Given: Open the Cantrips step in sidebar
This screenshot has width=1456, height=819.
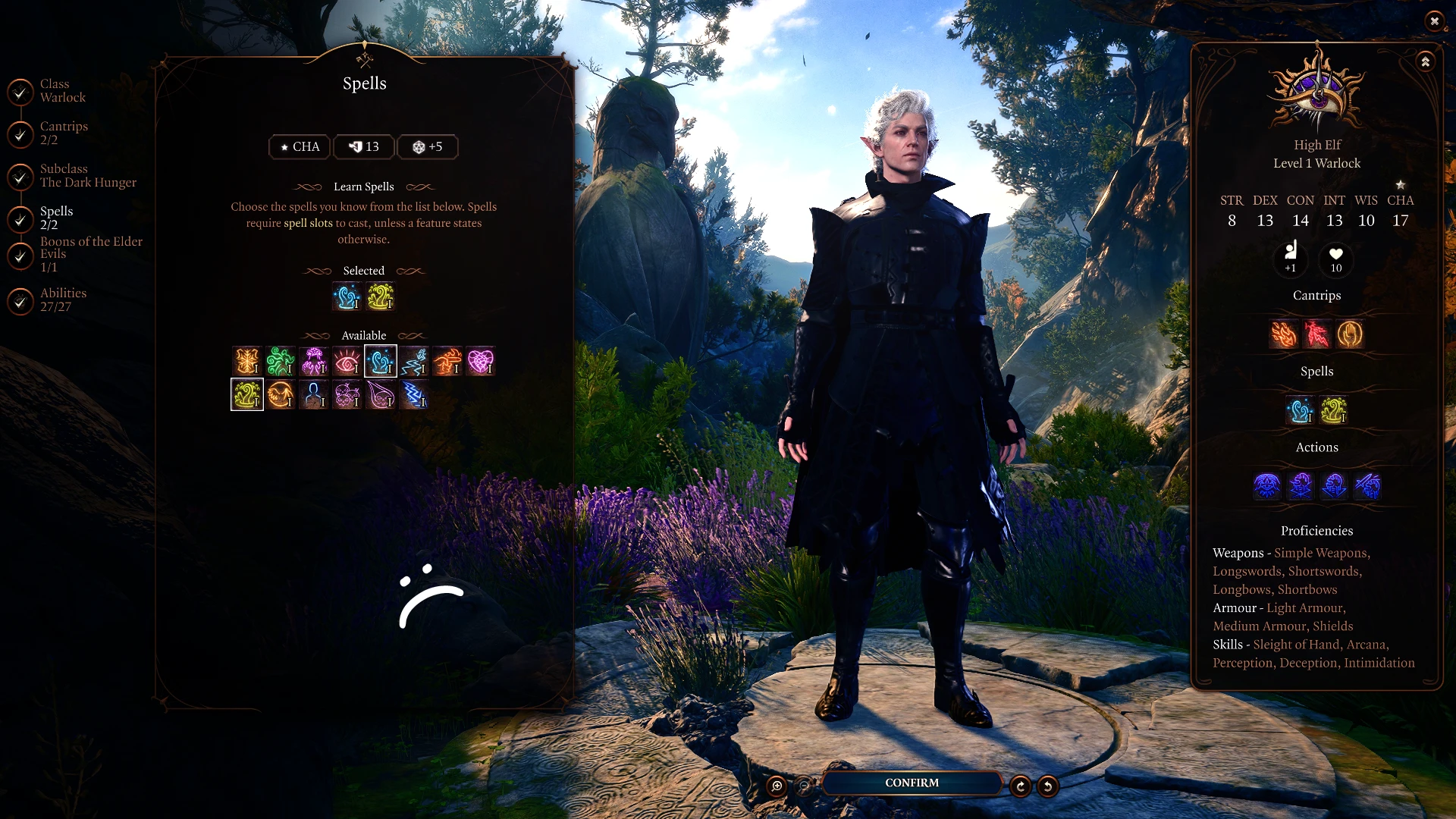Looking at the screenshot, I should pos(64,133).
